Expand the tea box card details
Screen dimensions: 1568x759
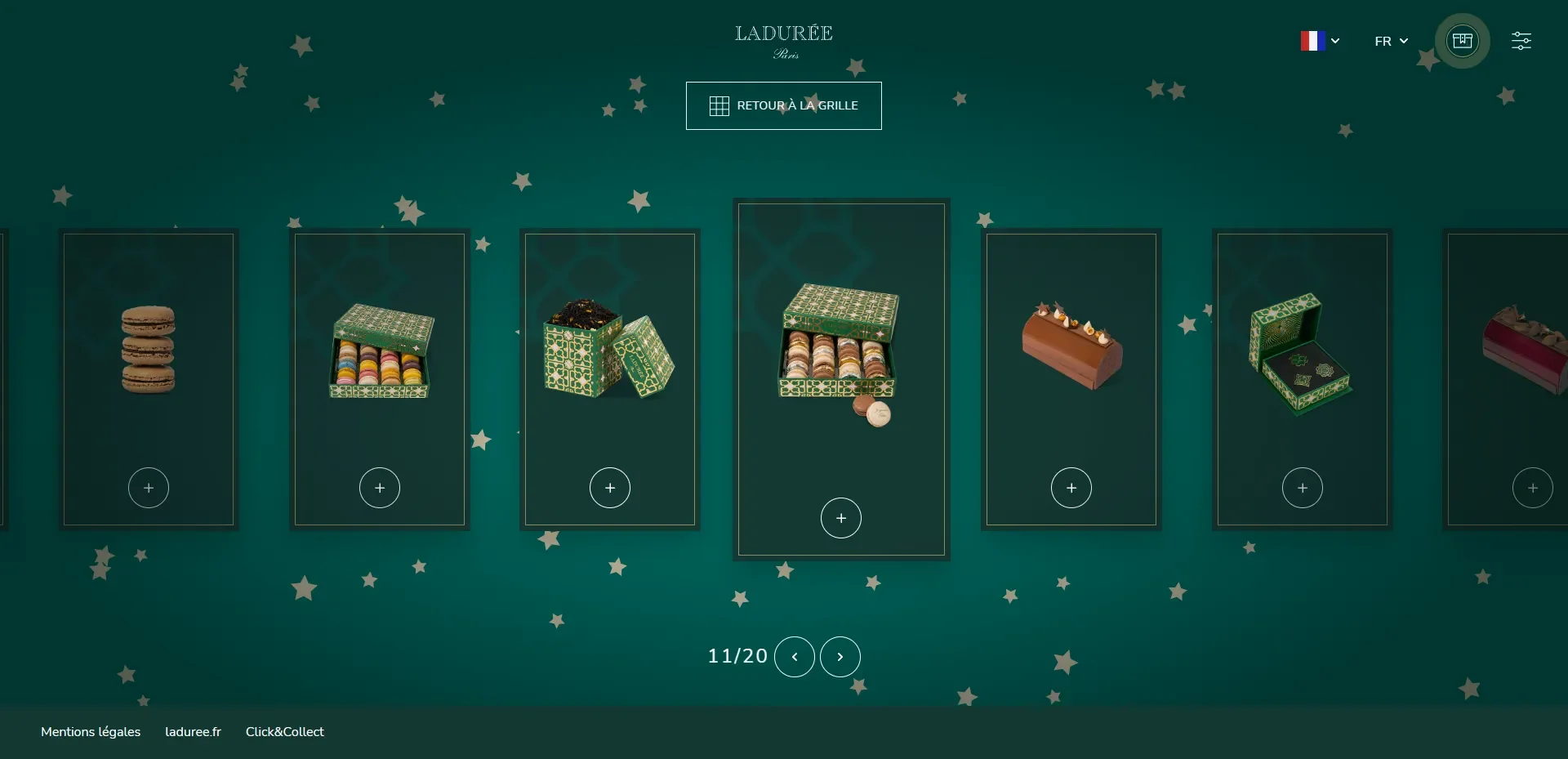point(610,488)
